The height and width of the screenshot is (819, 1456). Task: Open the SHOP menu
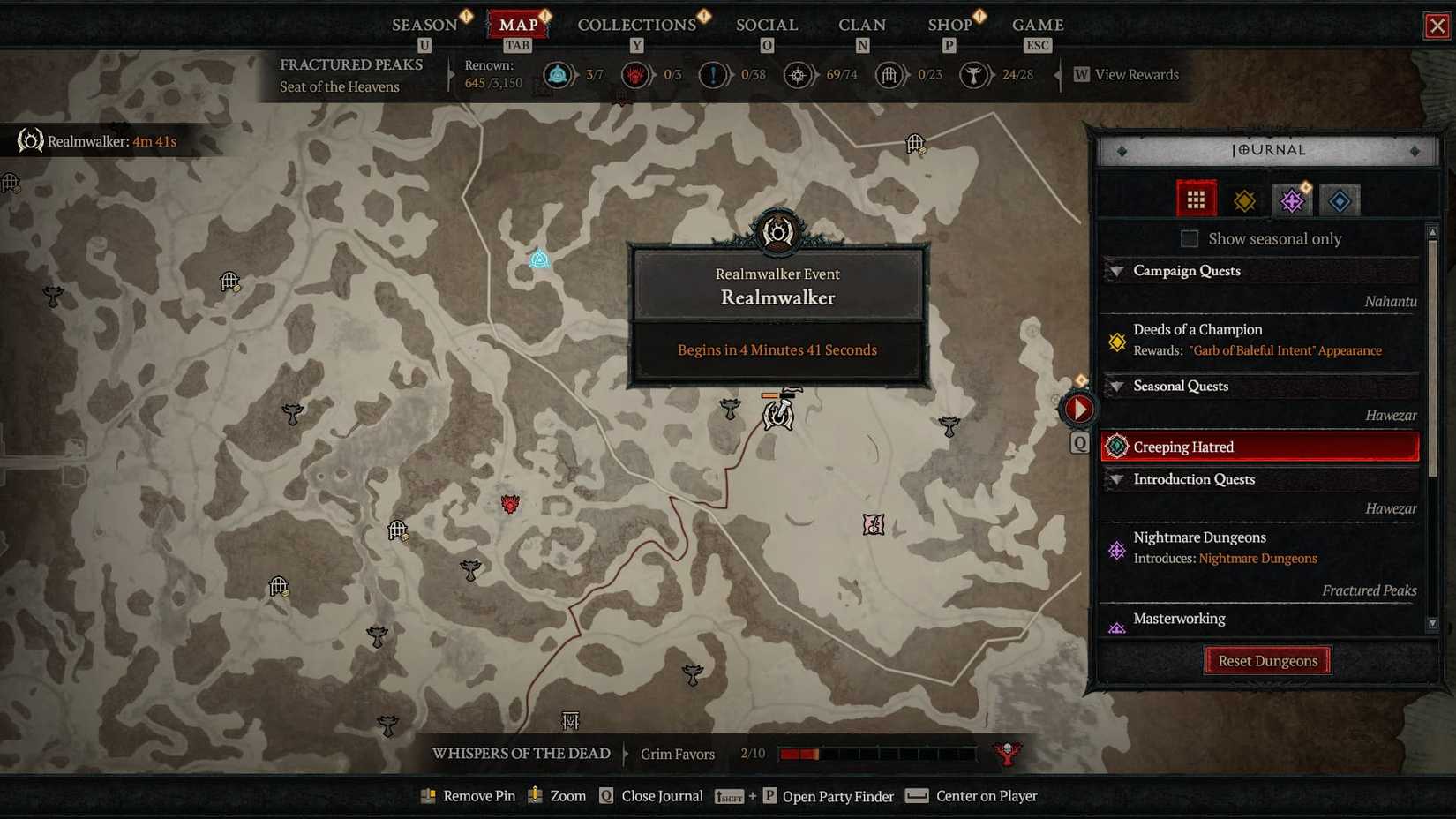point(951,25)
